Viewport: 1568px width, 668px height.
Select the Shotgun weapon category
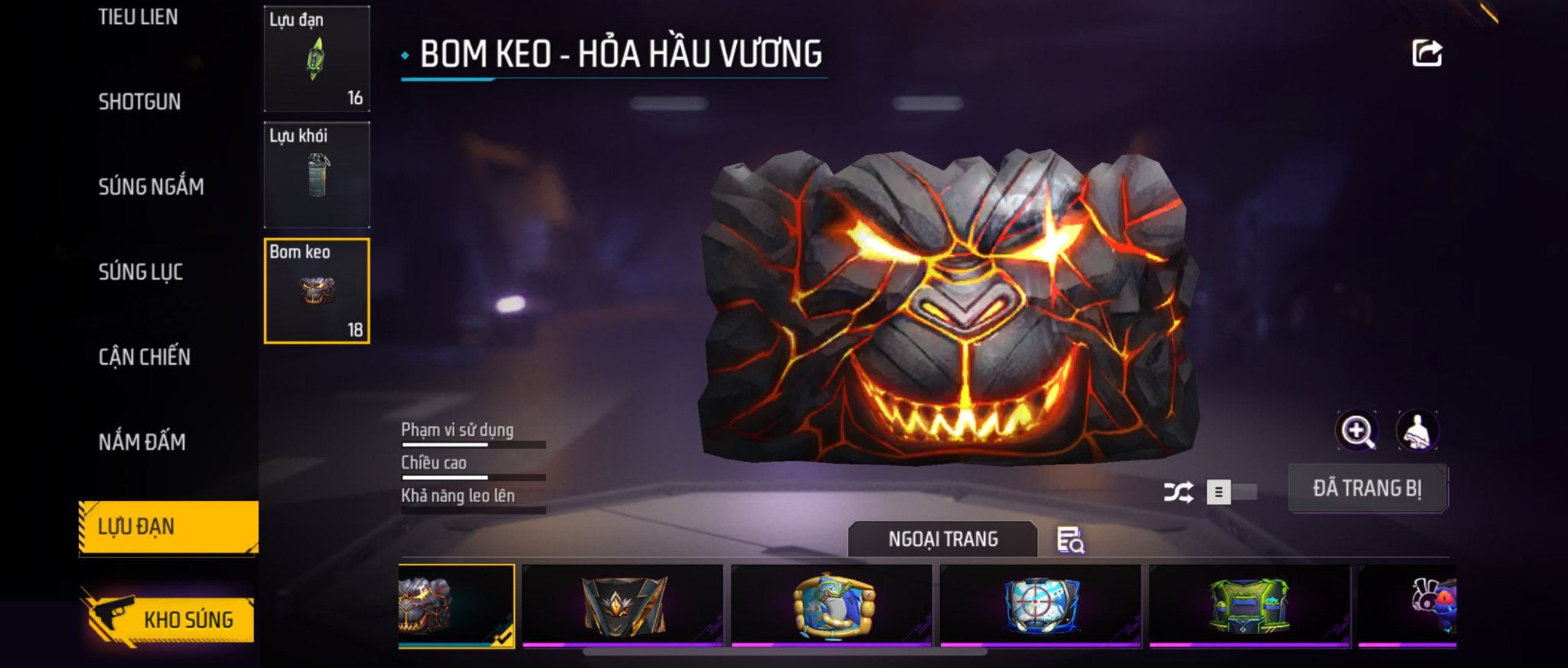point(139,102)
